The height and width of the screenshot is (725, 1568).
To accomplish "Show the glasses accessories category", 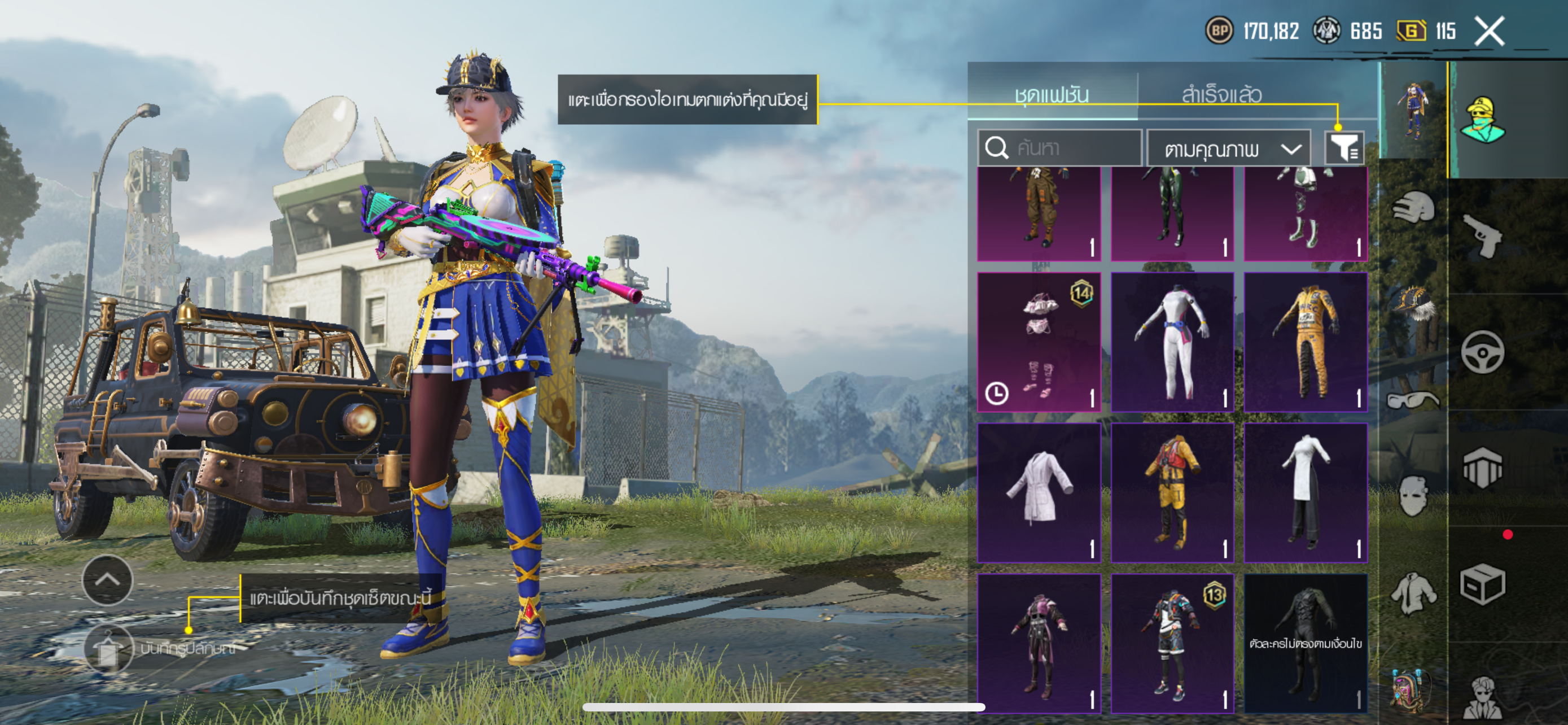I will pyautogui.click(x=1413, y=400).
